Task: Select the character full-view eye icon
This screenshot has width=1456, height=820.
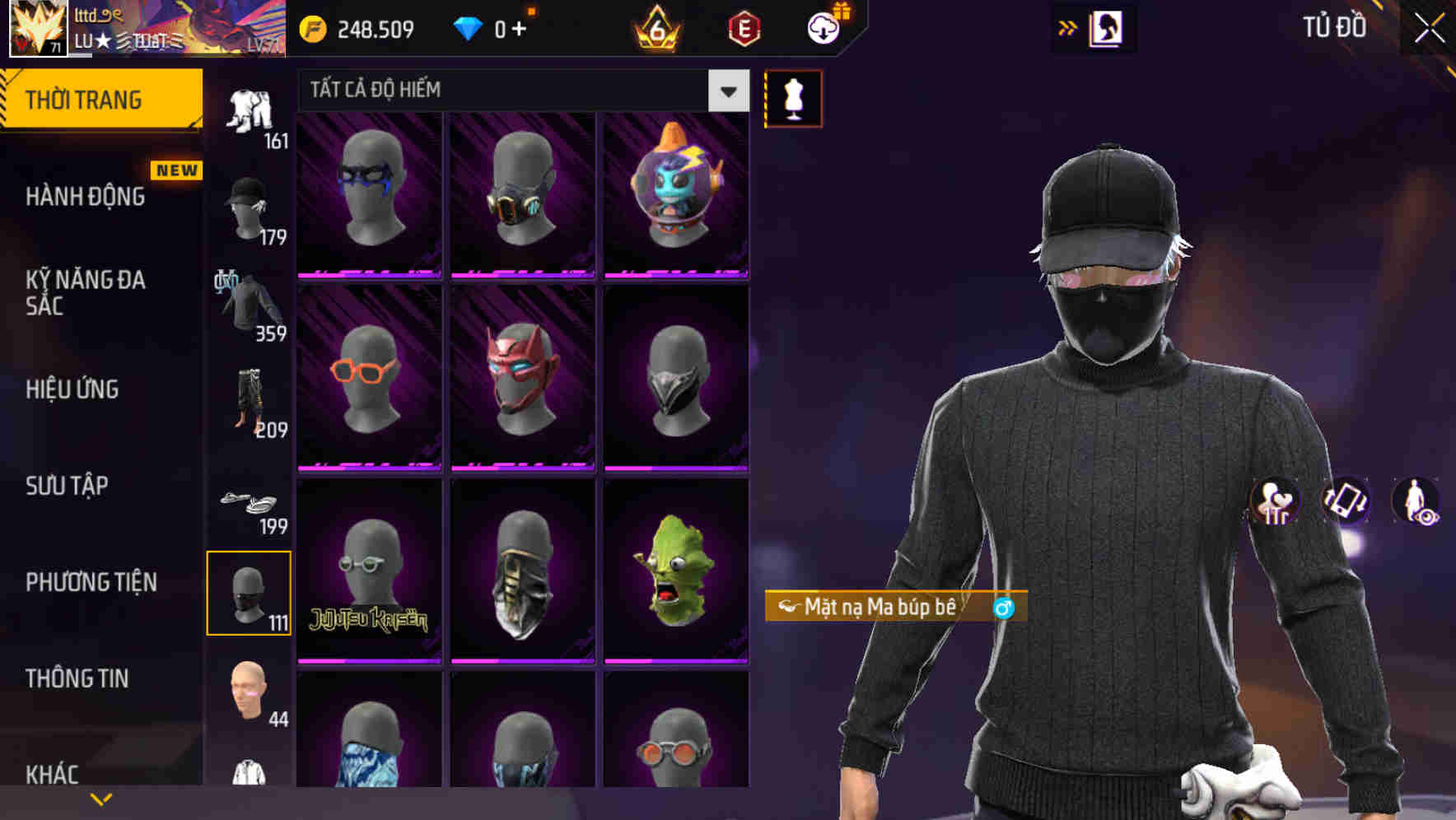Action: tap(1415, 500)
